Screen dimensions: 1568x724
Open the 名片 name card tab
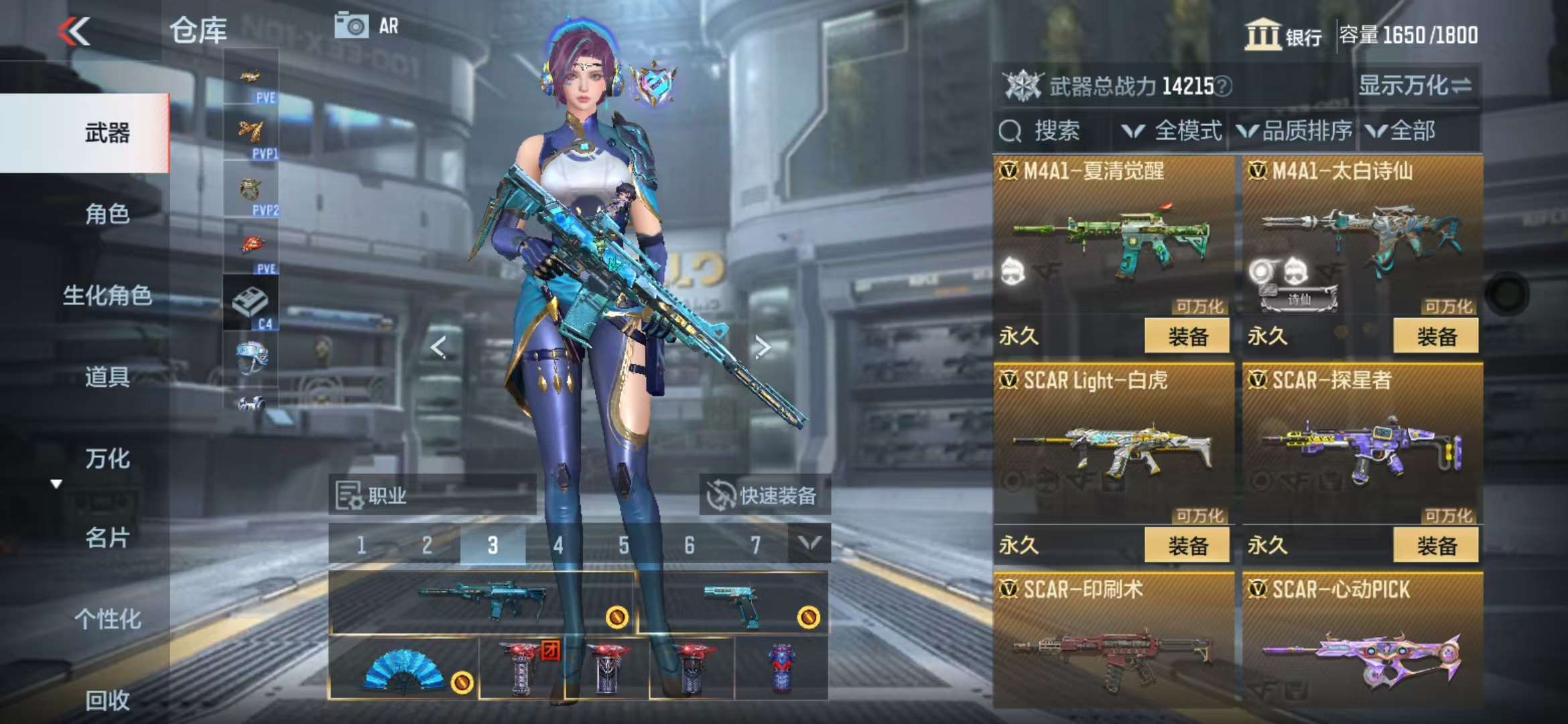click(107, 538)
